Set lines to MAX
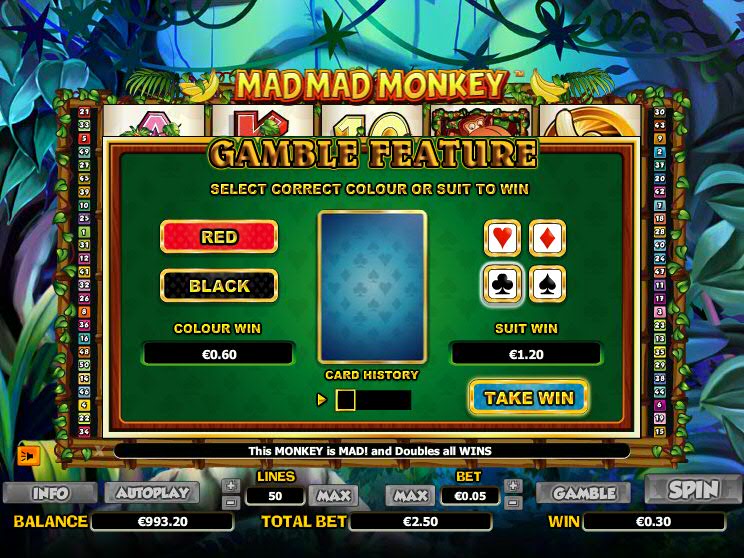Viewport: 744px width, 558px height. [x=332, y=495]
